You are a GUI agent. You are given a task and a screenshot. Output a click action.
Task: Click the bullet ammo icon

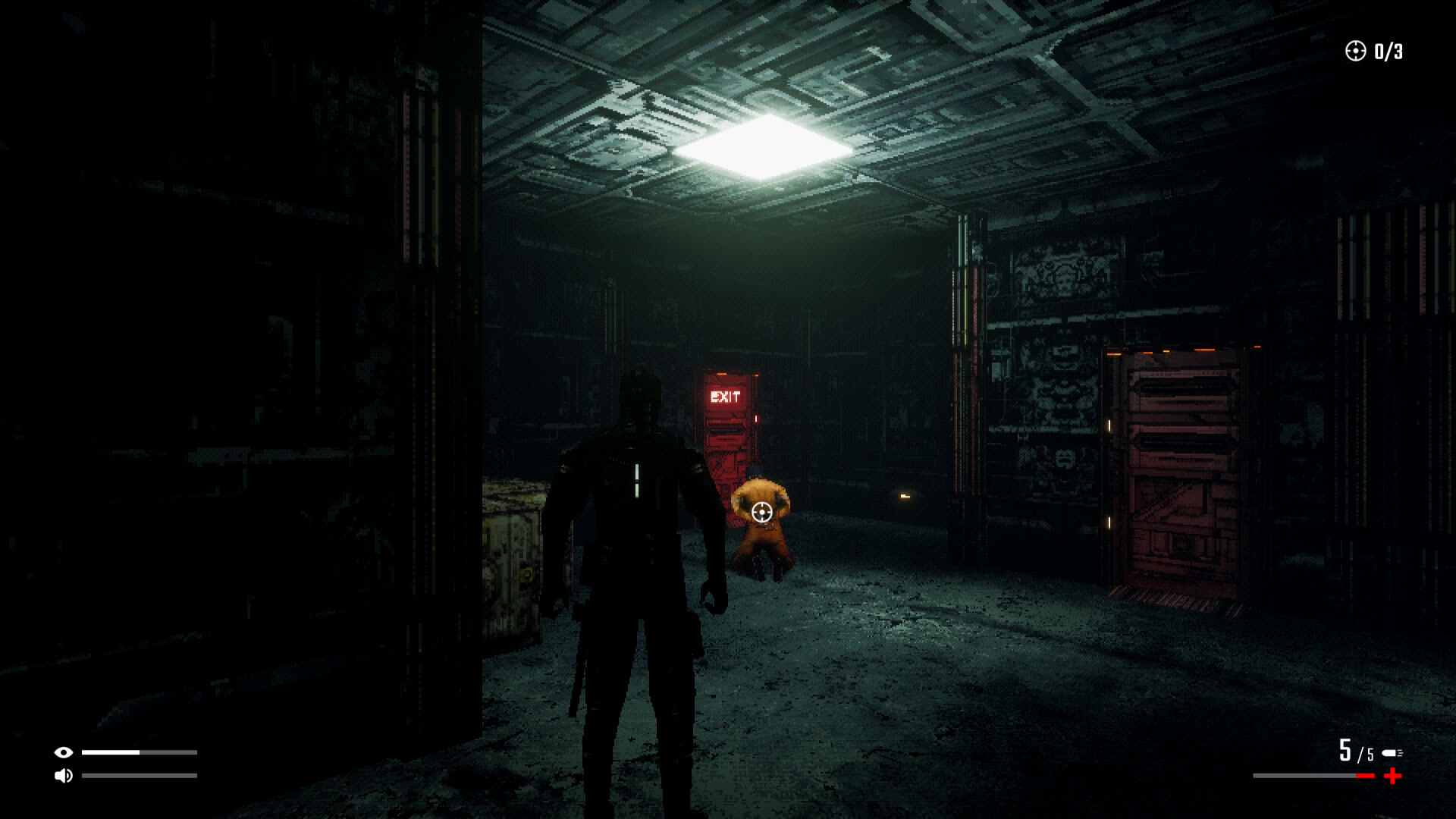point(1392,753)
